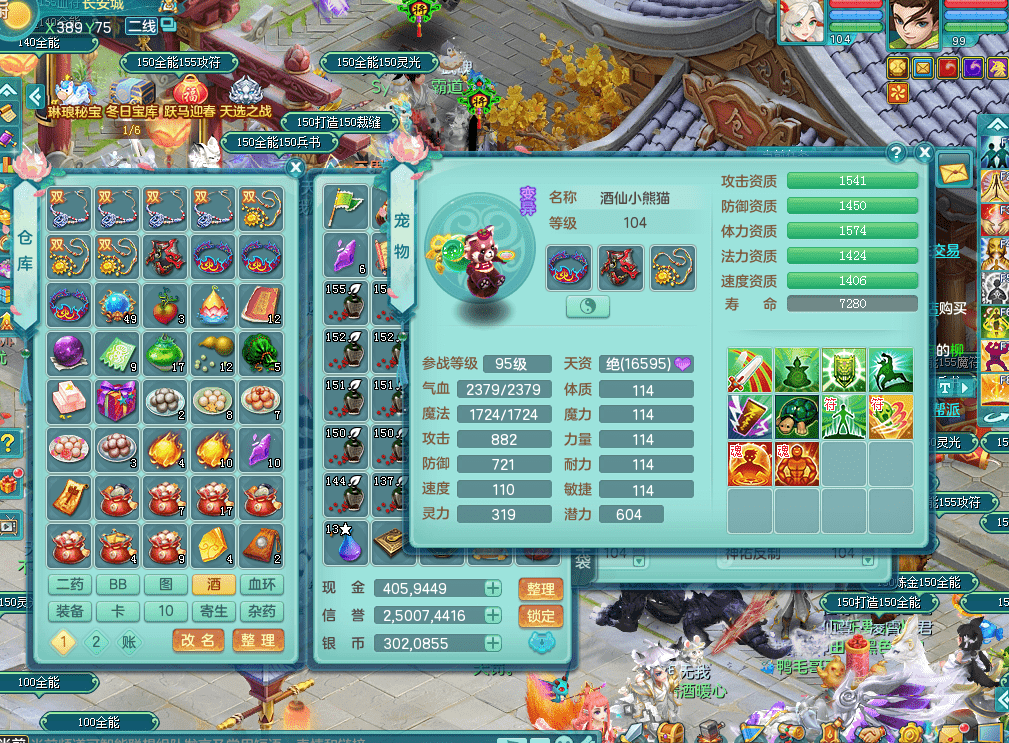Open the BB warehouse category
Viewport: 1009px width, 743px height.
pos(118,585)
